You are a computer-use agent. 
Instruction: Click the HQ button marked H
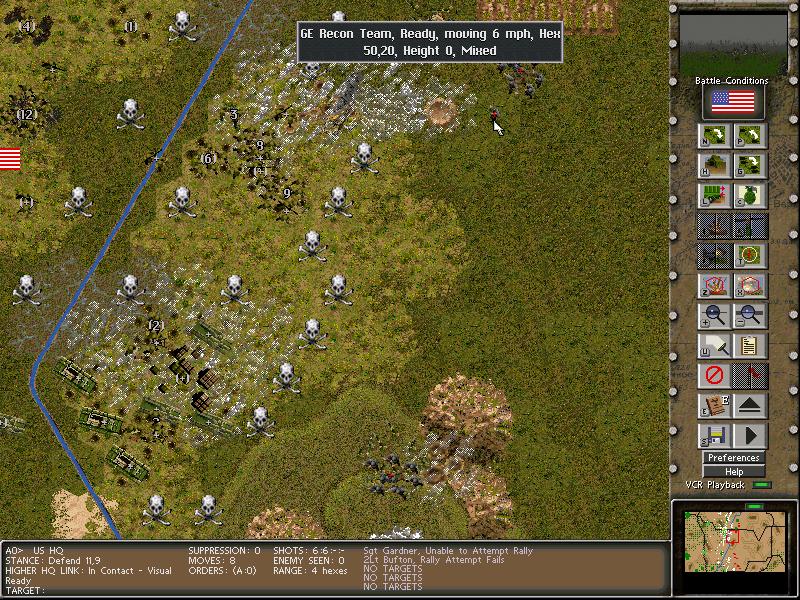coord(715,165)
